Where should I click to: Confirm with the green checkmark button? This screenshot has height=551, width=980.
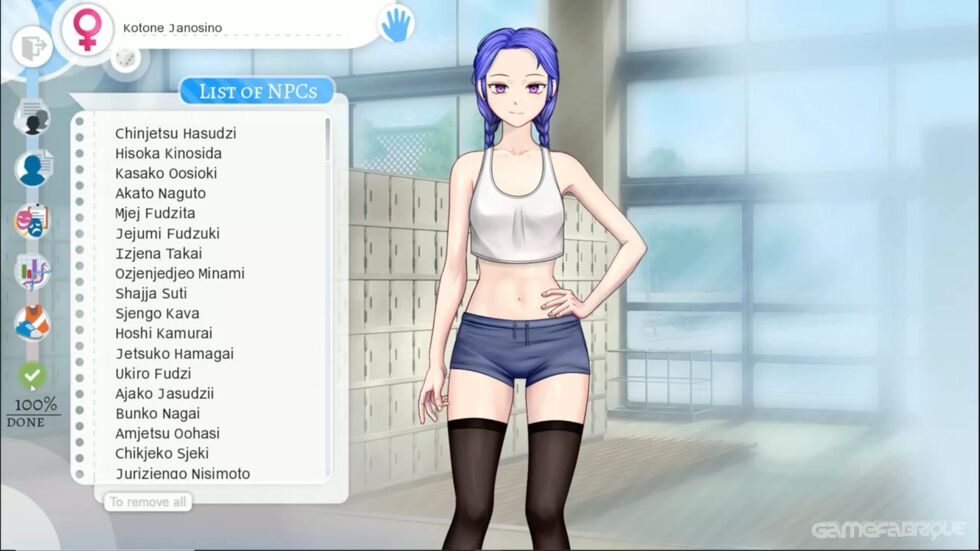pos(33,376)
